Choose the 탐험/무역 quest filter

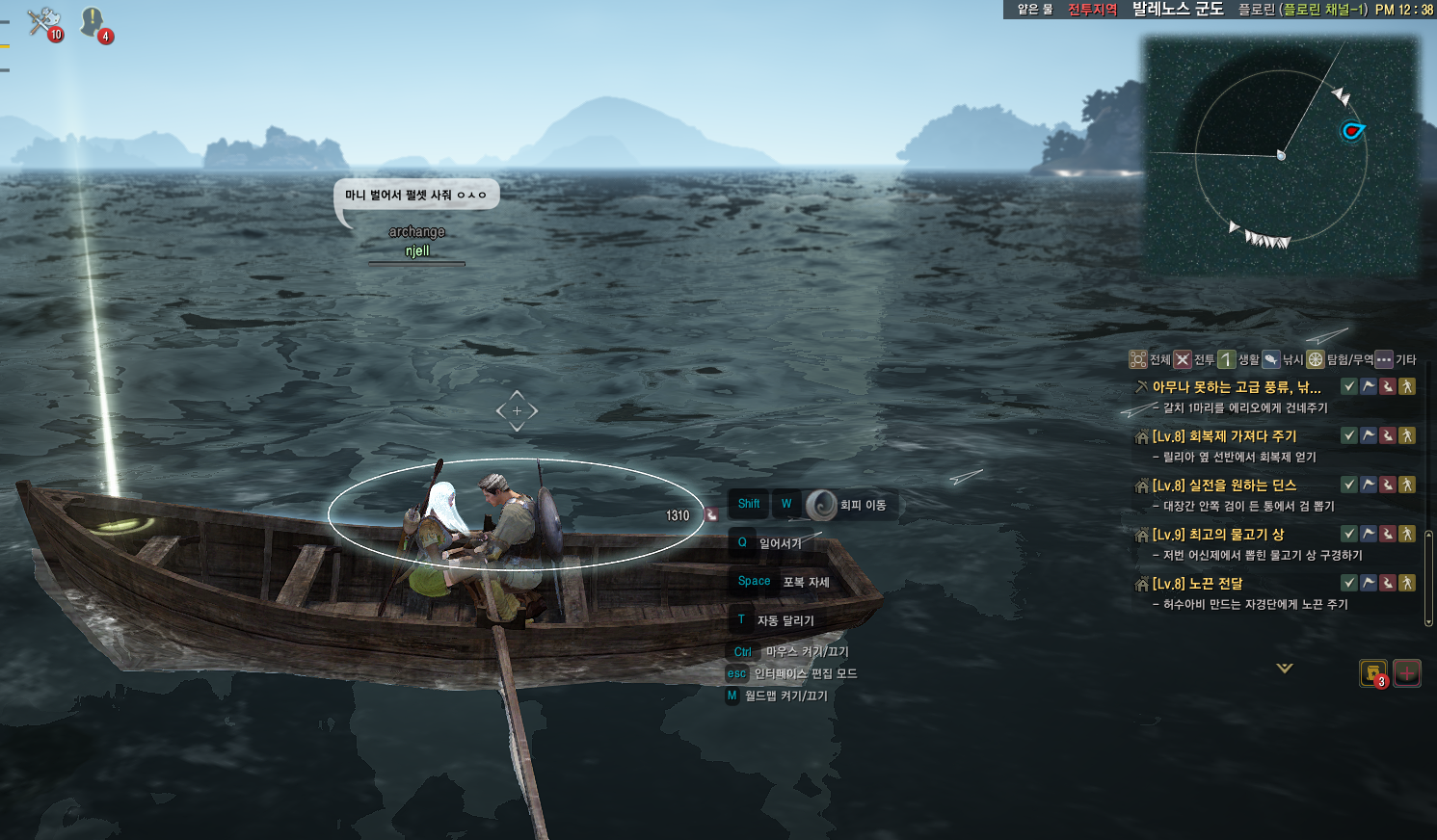tap(1340, 360)
